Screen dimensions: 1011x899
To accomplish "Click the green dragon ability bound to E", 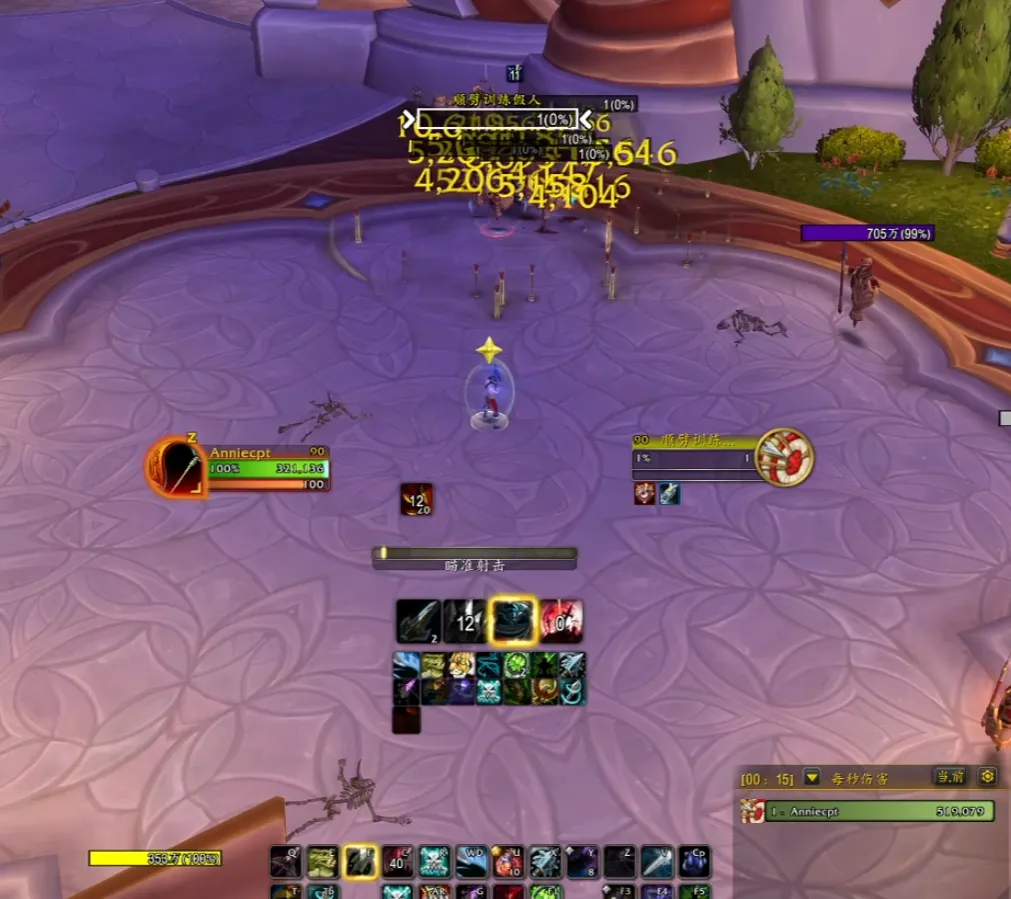I will pos(322,861).
